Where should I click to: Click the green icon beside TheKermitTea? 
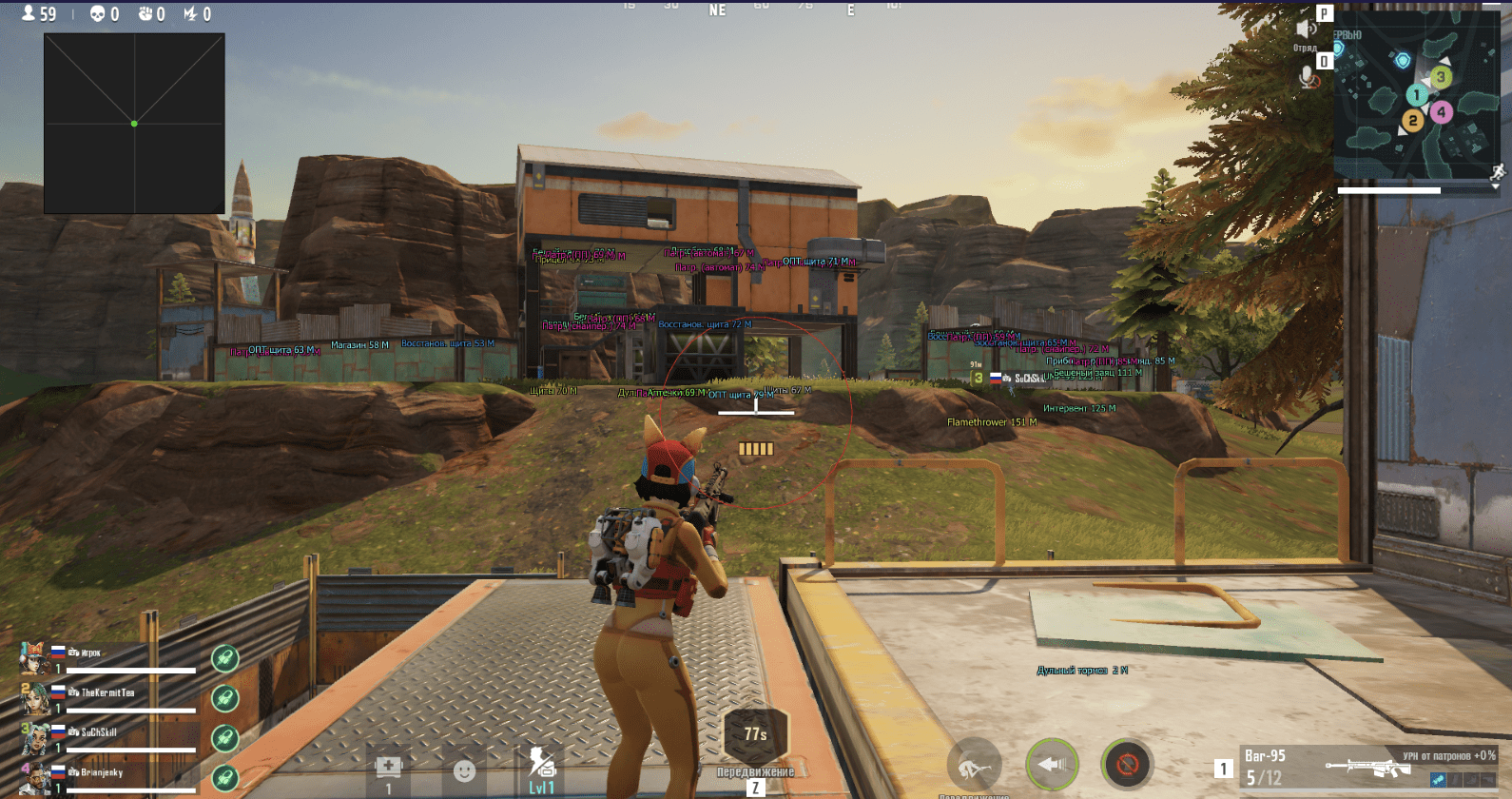coord(224,698)
